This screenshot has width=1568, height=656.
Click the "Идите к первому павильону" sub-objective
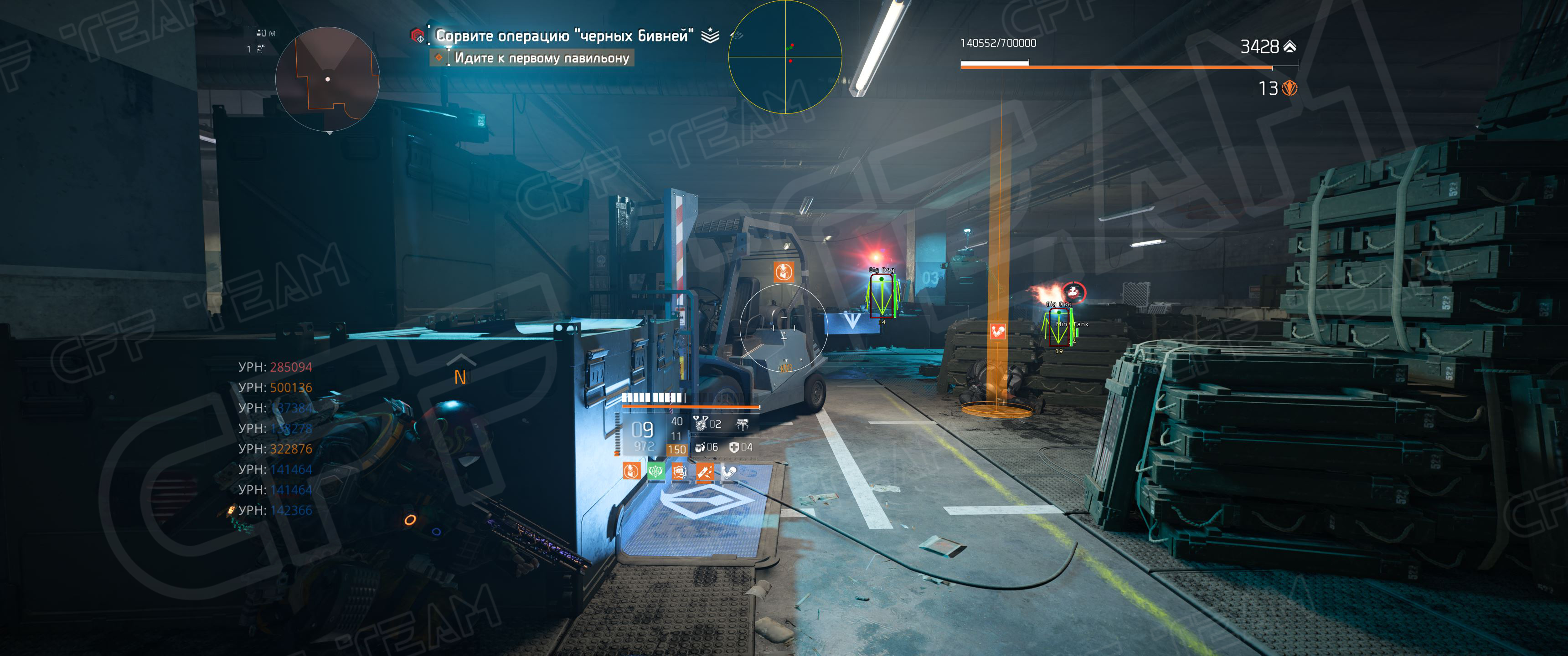541,58
